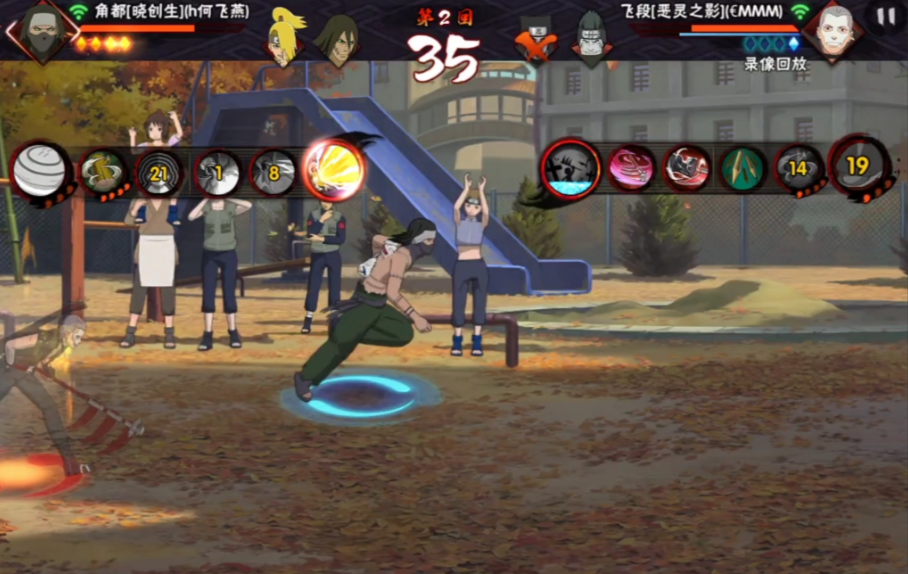This screenshot has width=908, height=574.
Task: Use the red scythe skill icon
Action: coord(688,168)
